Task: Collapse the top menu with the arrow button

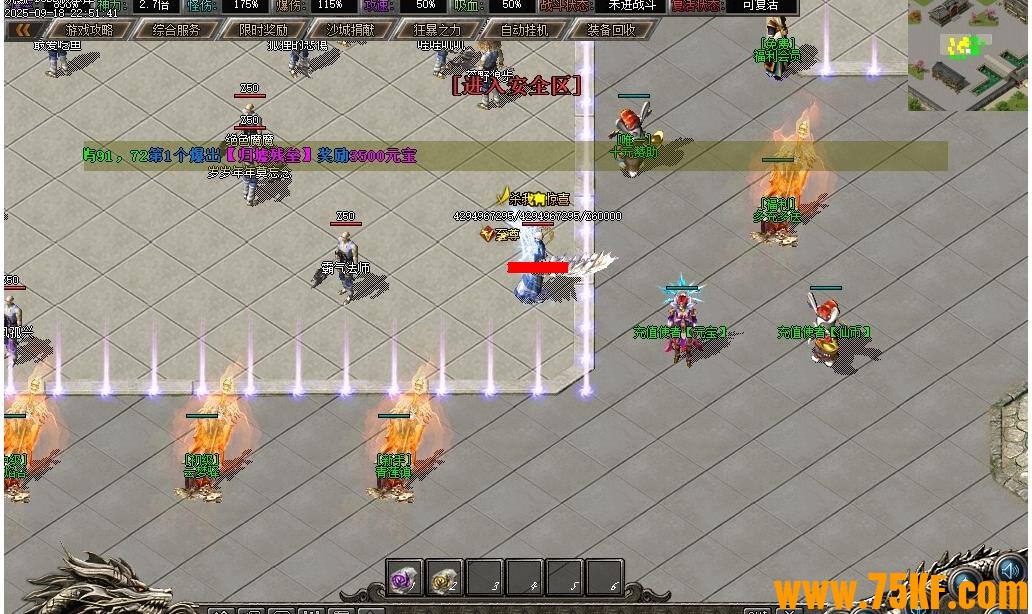Action: [x=22, y=30]
